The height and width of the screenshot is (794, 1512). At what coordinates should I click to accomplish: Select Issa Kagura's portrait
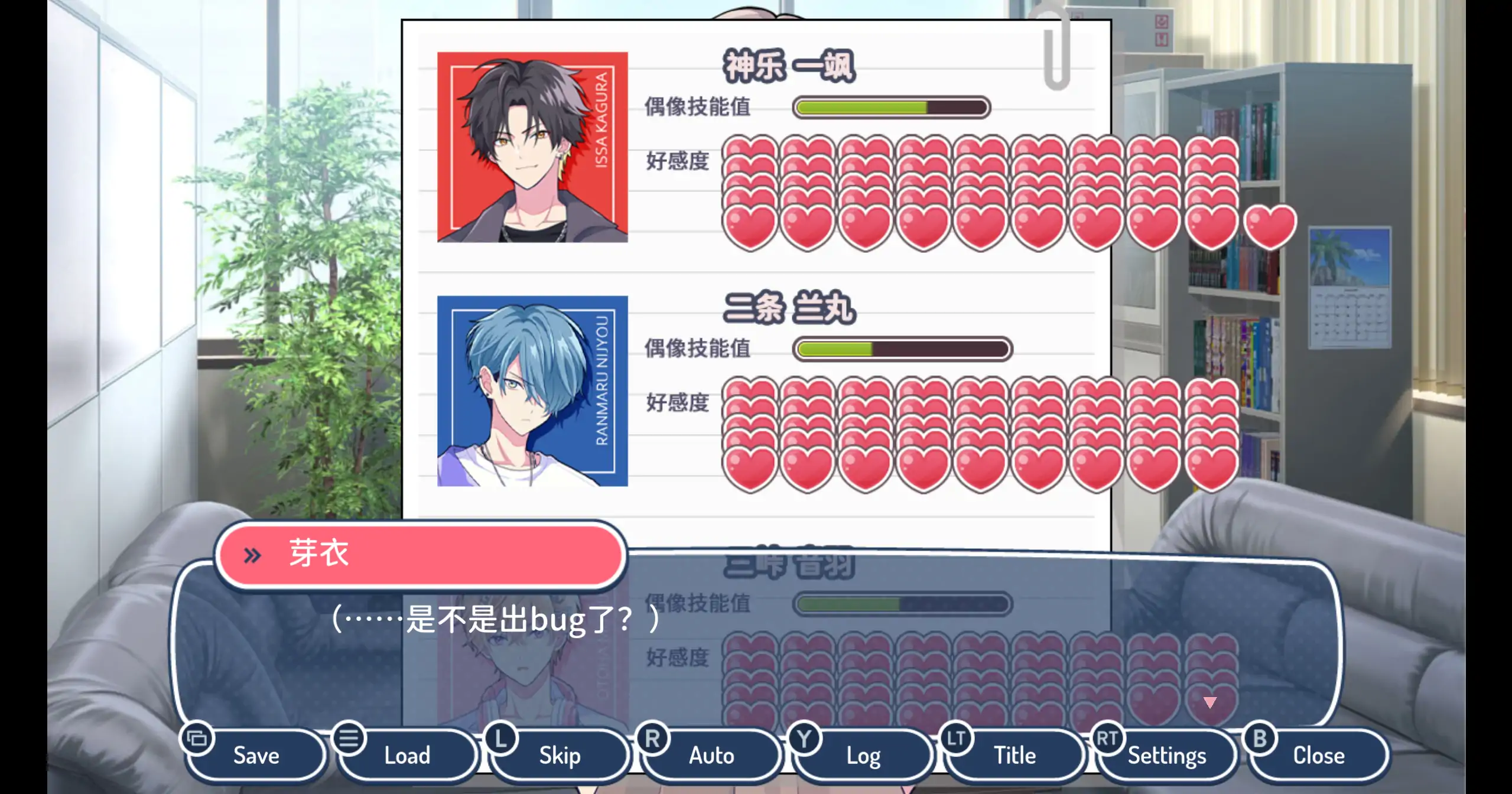tap(532, 145)
